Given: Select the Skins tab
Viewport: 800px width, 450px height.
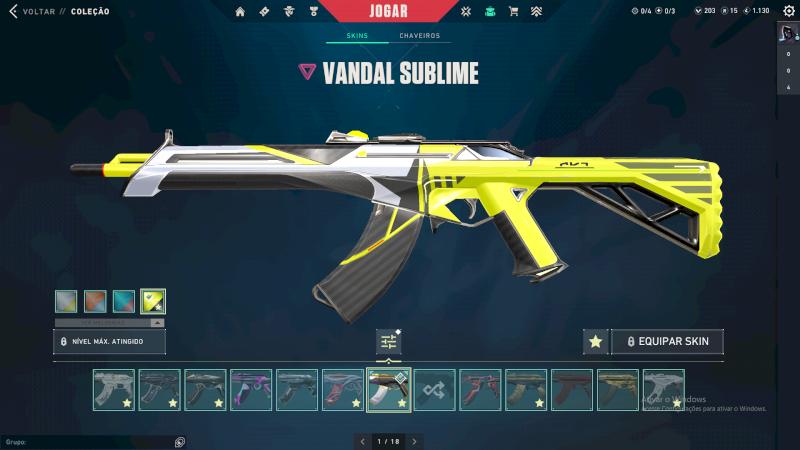Looking at the screenshot, I should (357, 36).
